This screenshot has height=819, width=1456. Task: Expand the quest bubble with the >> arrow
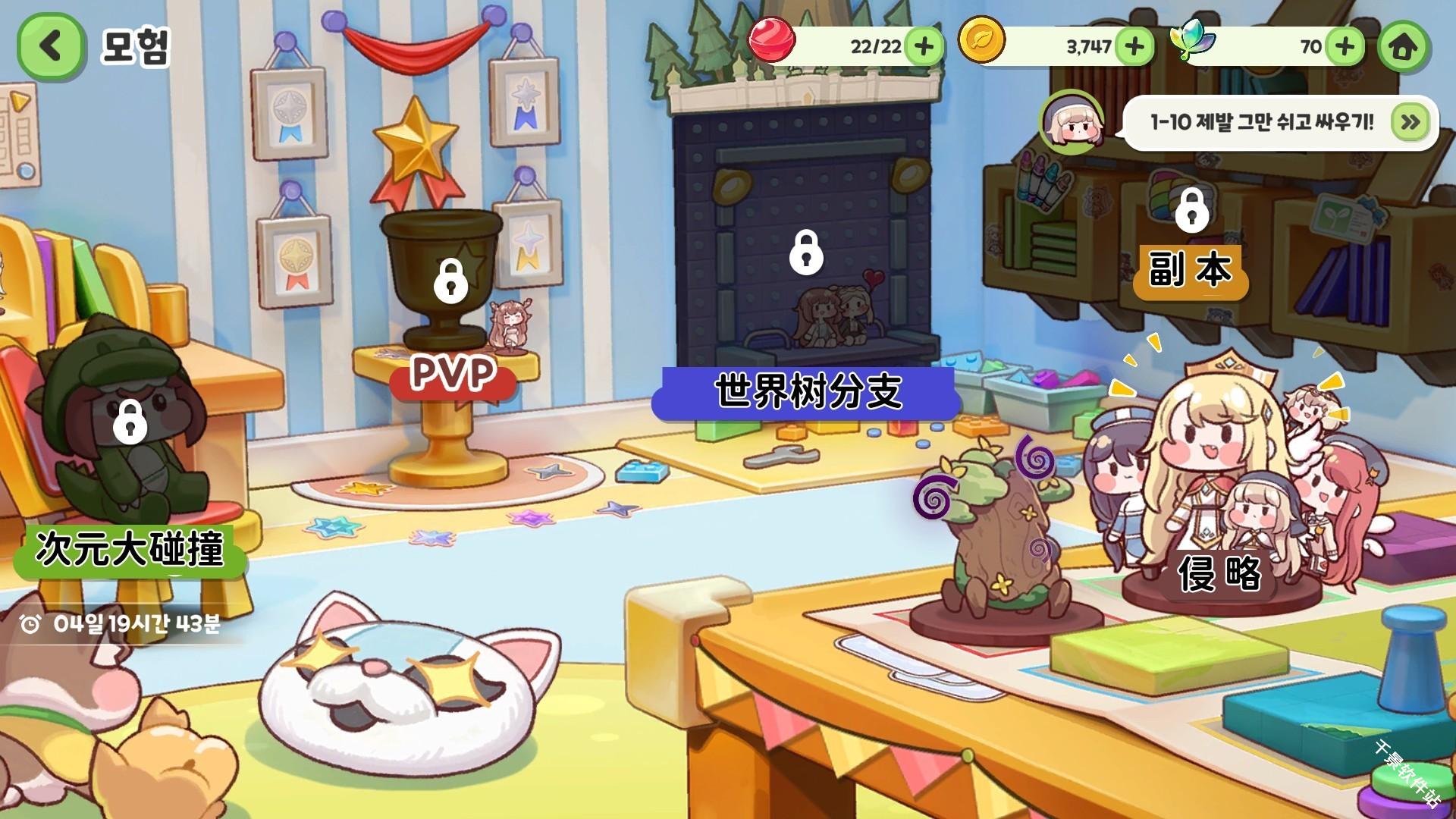[x=1410, y=123]
